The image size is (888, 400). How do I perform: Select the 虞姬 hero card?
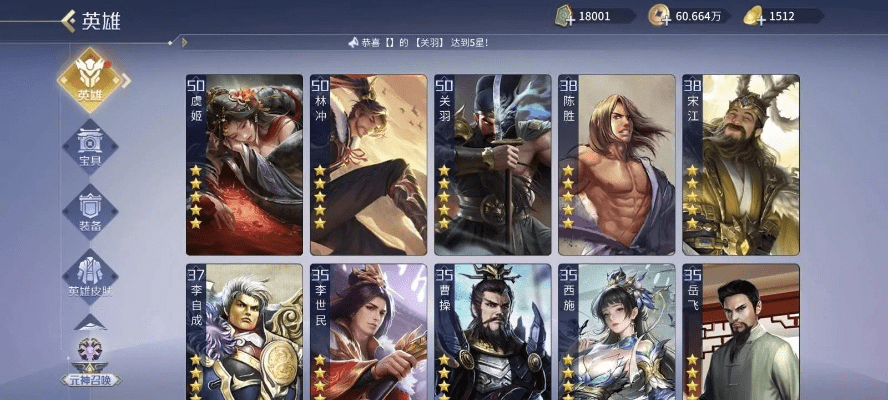(244, 165)
